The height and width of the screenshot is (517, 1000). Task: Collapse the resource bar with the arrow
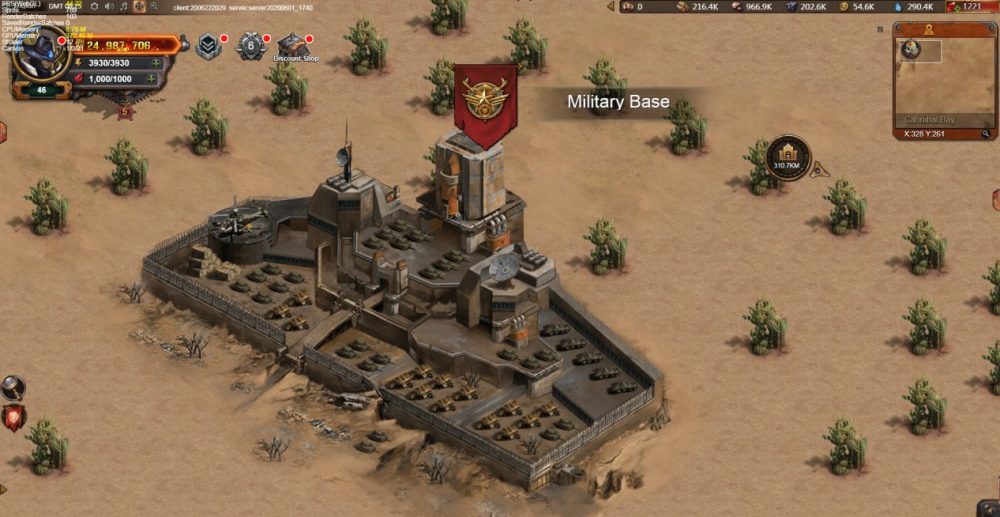pos(609,6)
